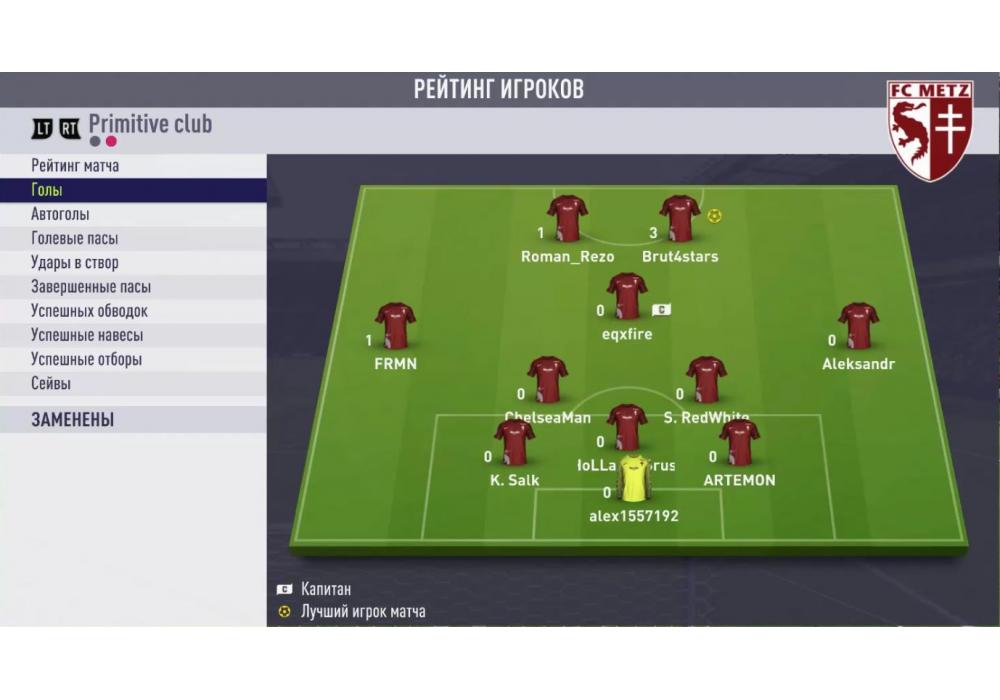Choose the Успешные навесы entry
This screenshot has width=1000, height=700.
(87, 335)
